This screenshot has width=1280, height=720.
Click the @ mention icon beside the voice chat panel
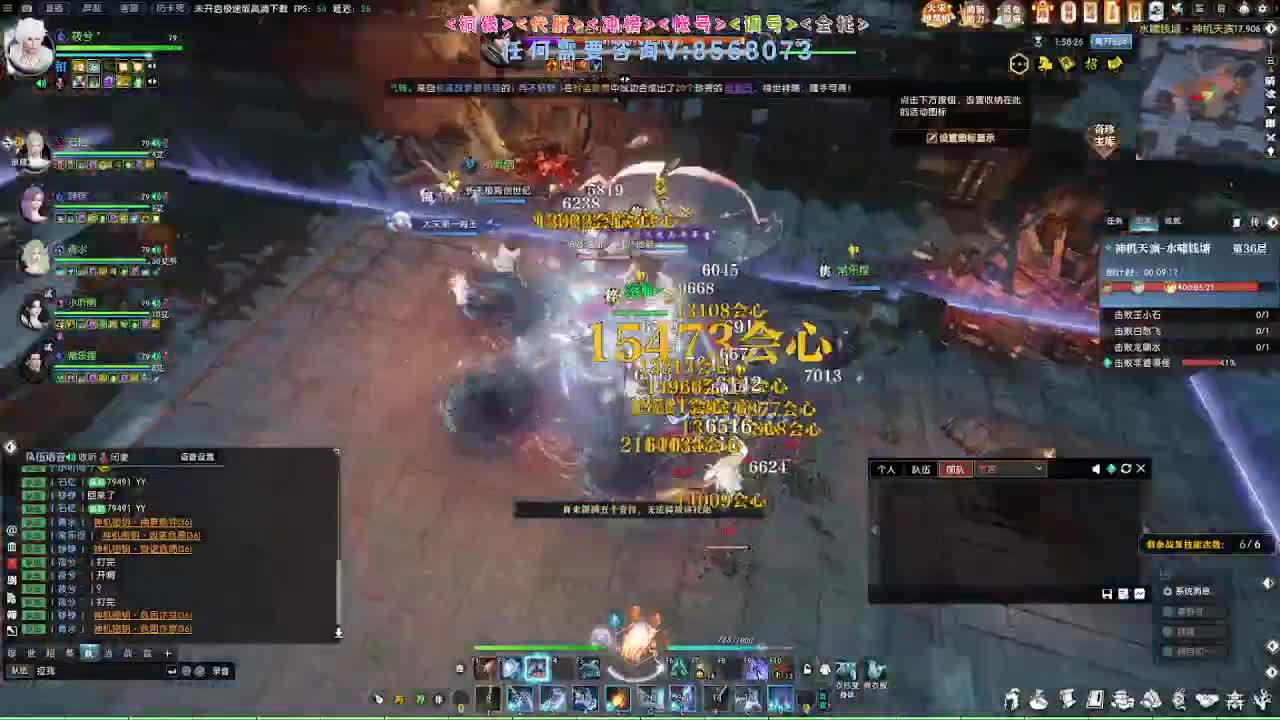[x=12, y=531]
